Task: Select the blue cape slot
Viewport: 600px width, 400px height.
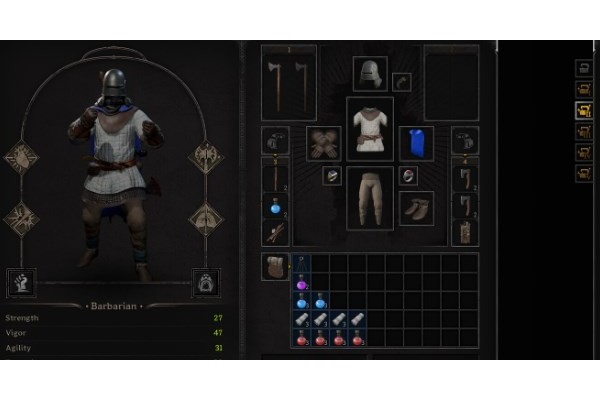Action: (417, 143)
